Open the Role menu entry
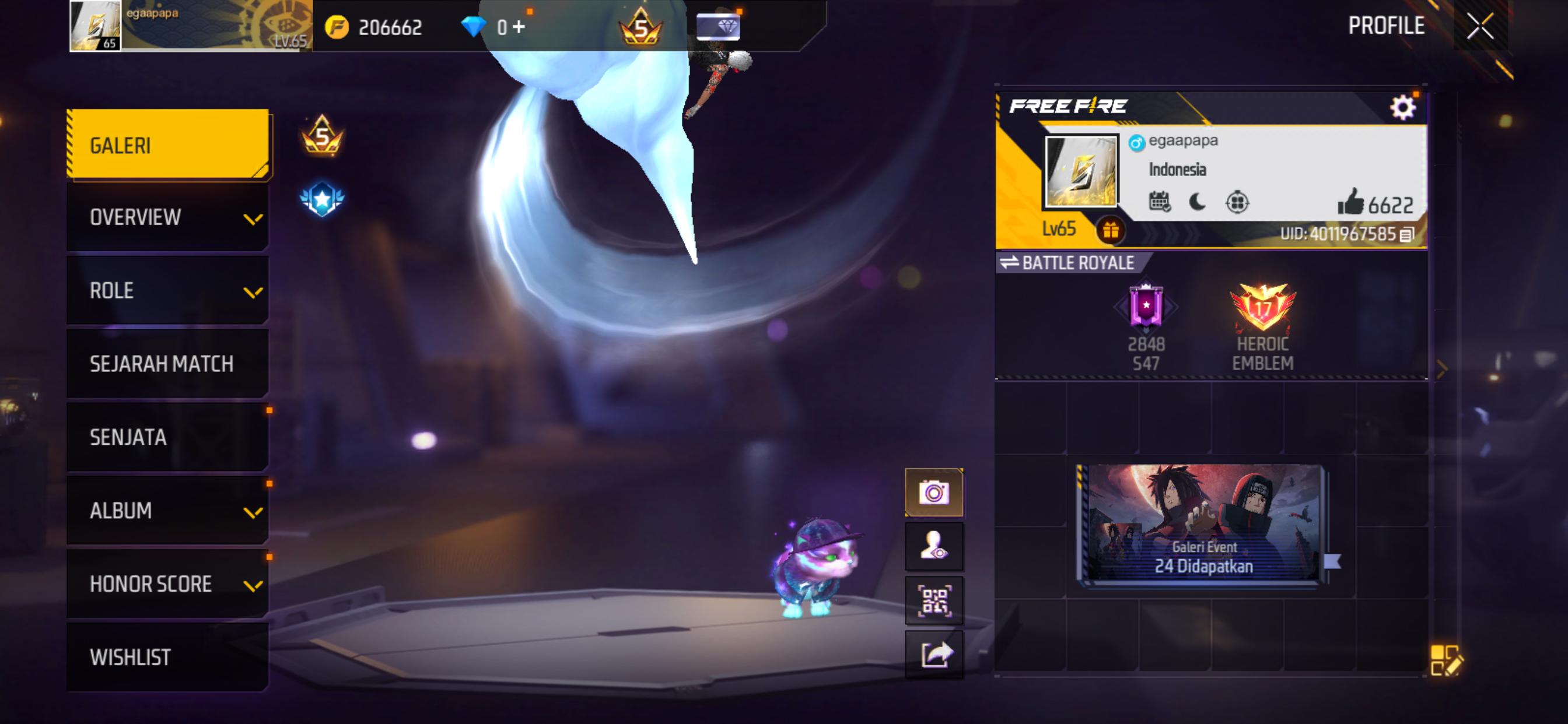 point(167,290)
